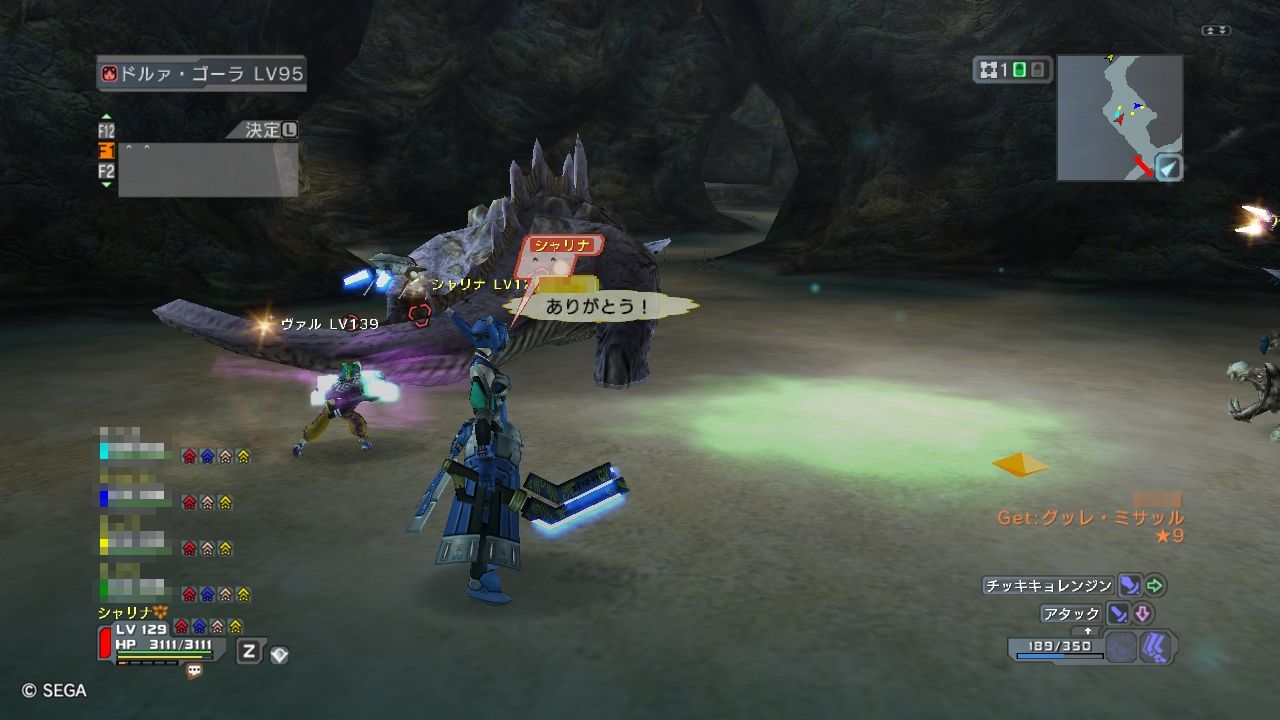The height and width of the screenshot is (720, 1280).
Task: Click the equipped weapon icon by the PP gauge
Action: [1156, 647]
